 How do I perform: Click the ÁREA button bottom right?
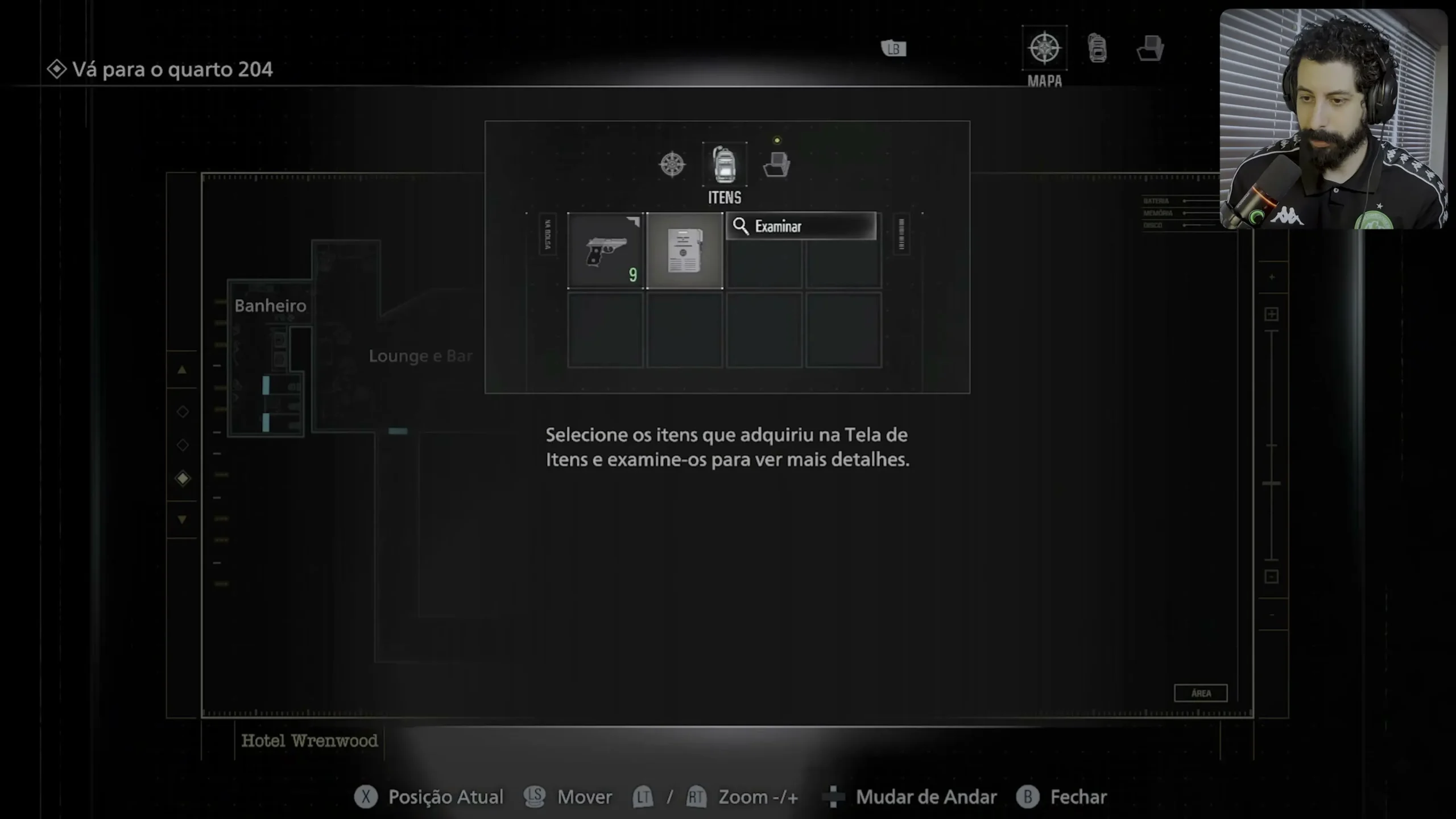click(1201, 693)
